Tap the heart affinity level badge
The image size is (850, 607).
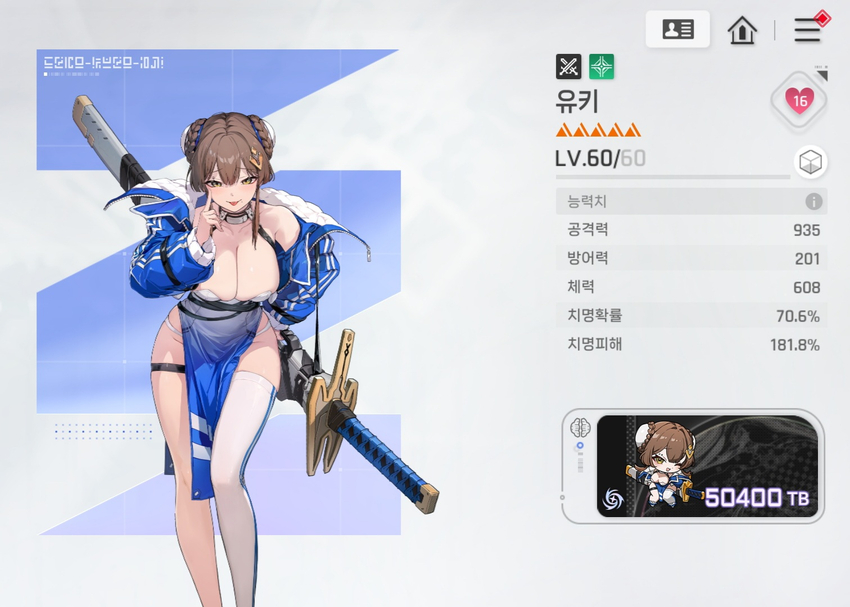tap(799, 100)
